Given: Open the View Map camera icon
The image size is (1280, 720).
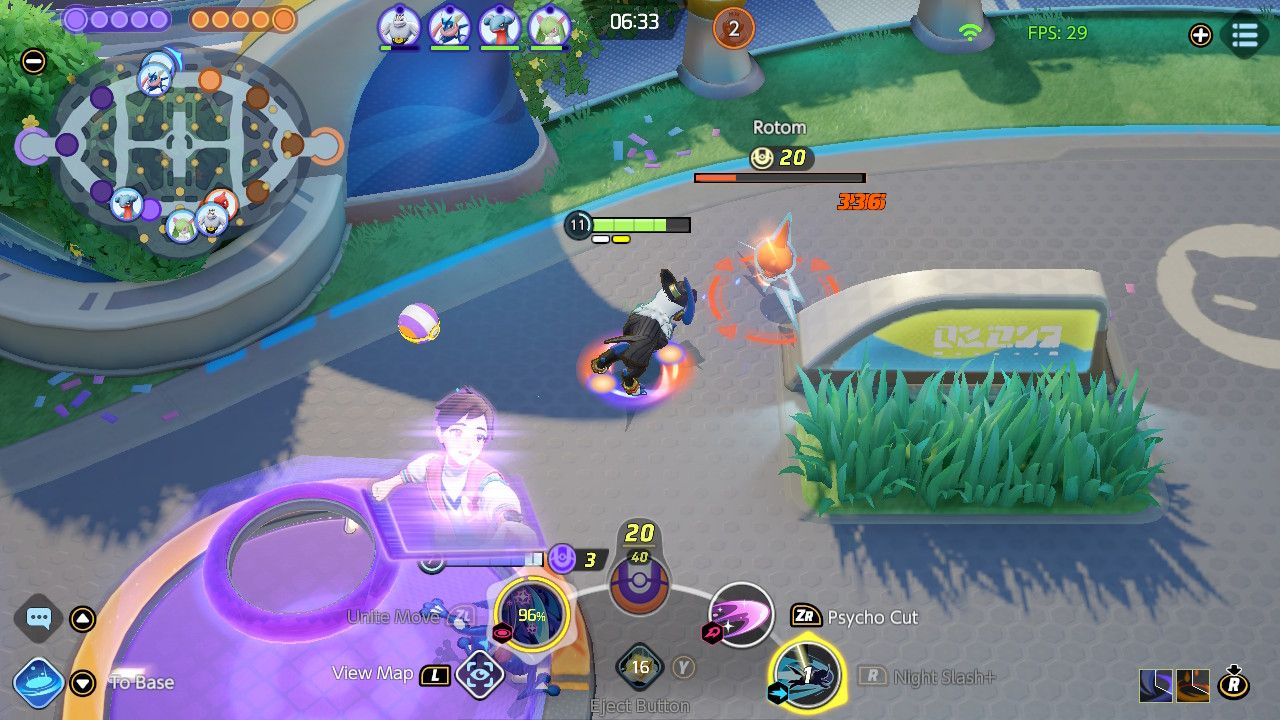Looking at the screenshot, I should click(x=479, y=674).
